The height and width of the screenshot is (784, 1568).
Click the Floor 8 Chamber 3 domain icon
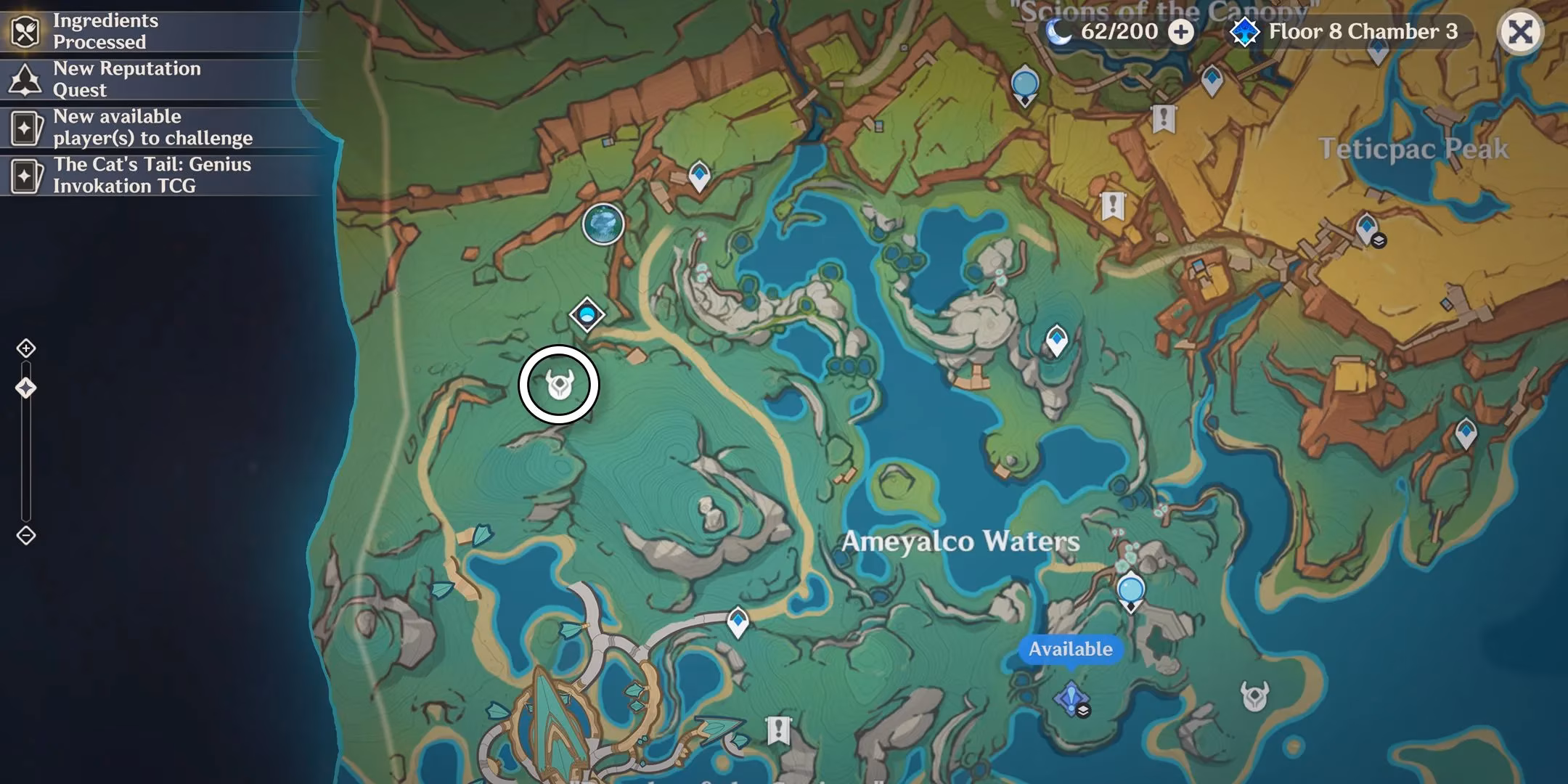[1245, 32]
